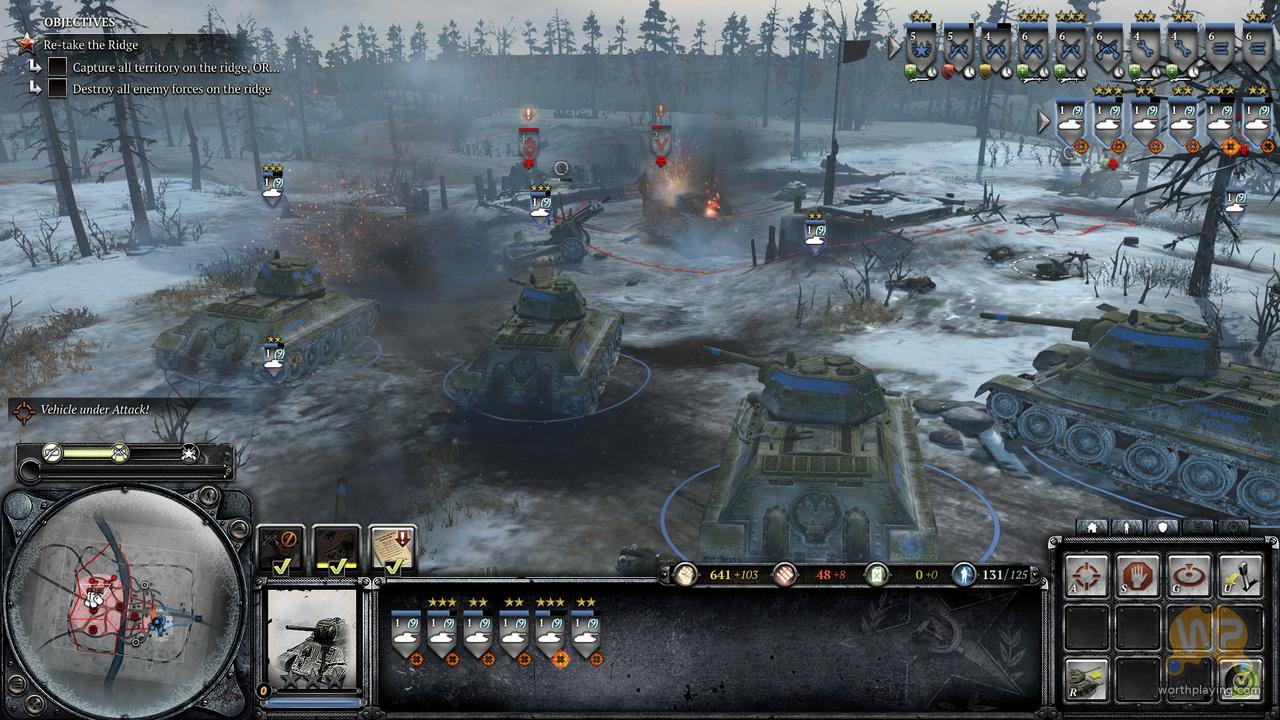This screenshot has height=720, width=1280.
Task: Activate the Attack Move crosshair command
Action: point(1086,577)
